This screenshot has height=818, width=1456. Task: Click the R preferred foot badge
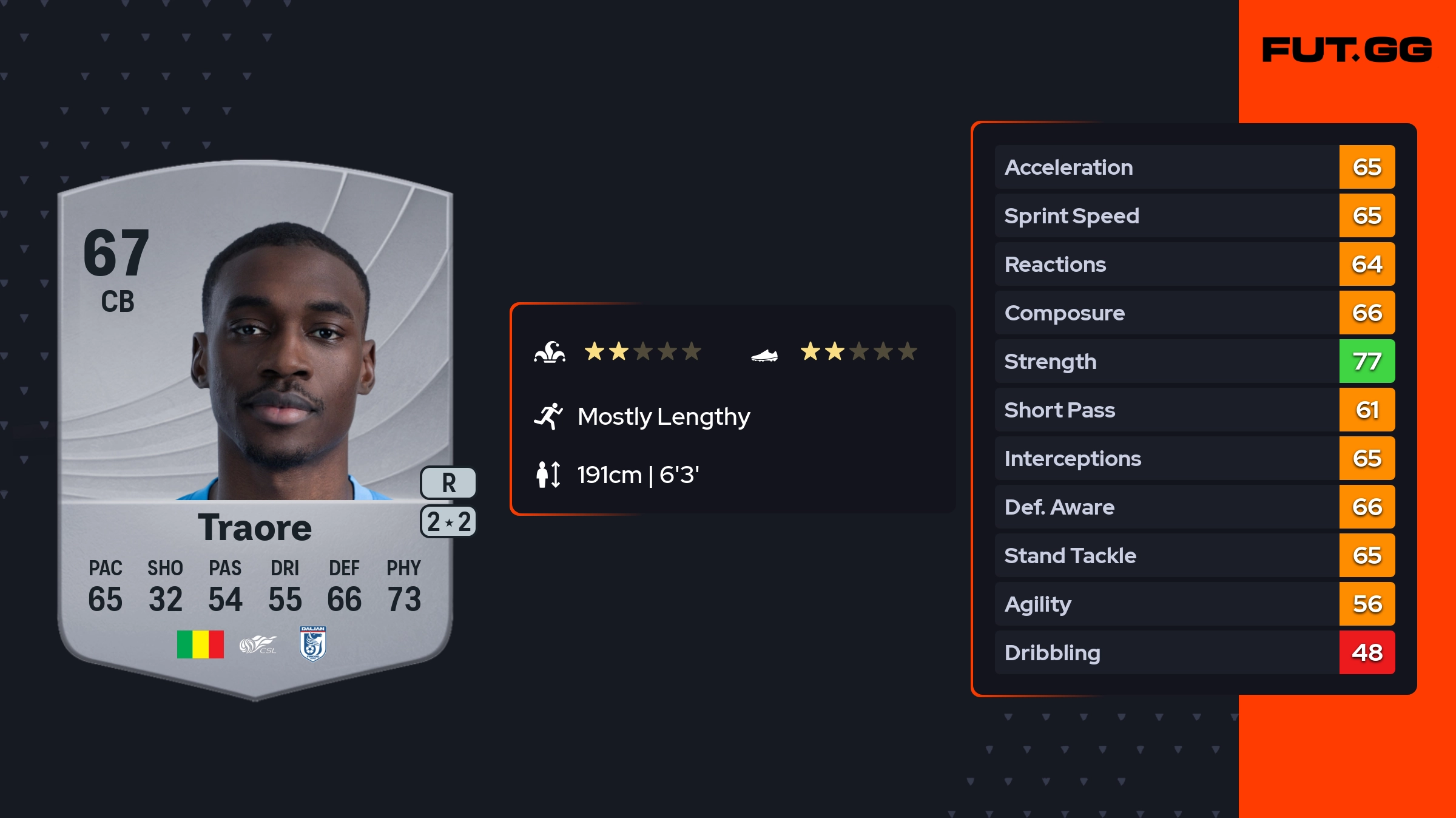pos(448,483)
